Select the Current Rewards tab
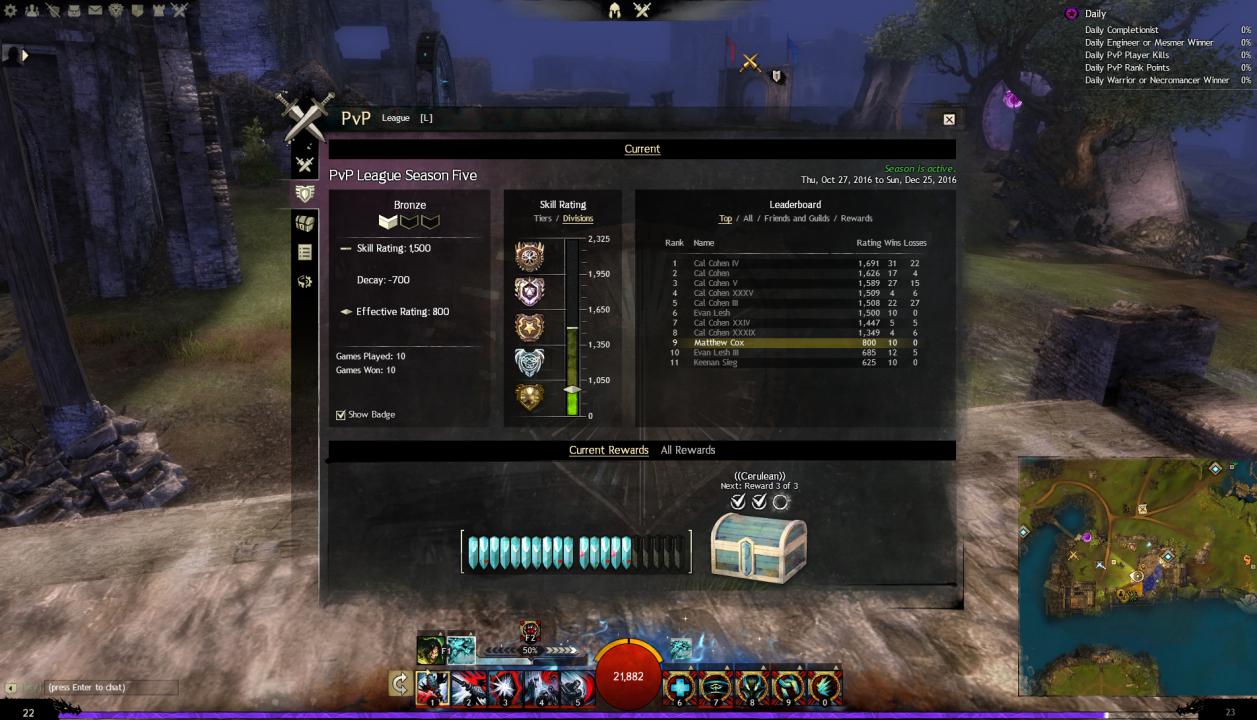Viewport: 1257px width, 720px height. click(608, 450)
